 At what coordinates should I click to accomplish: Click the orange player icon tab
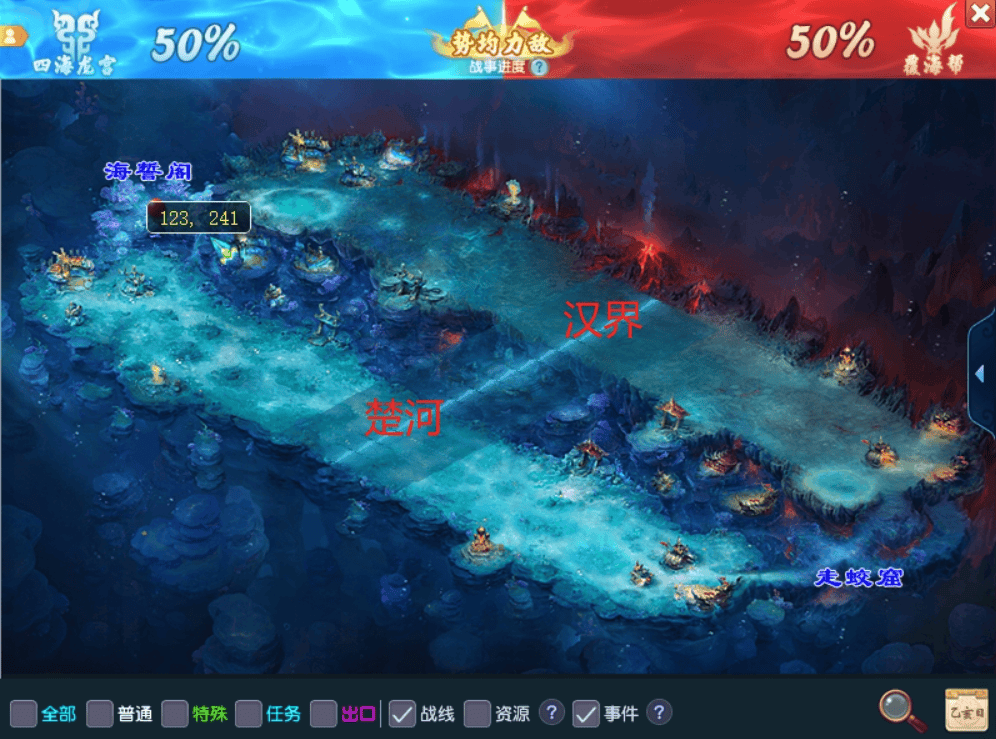tap(12, 36)
